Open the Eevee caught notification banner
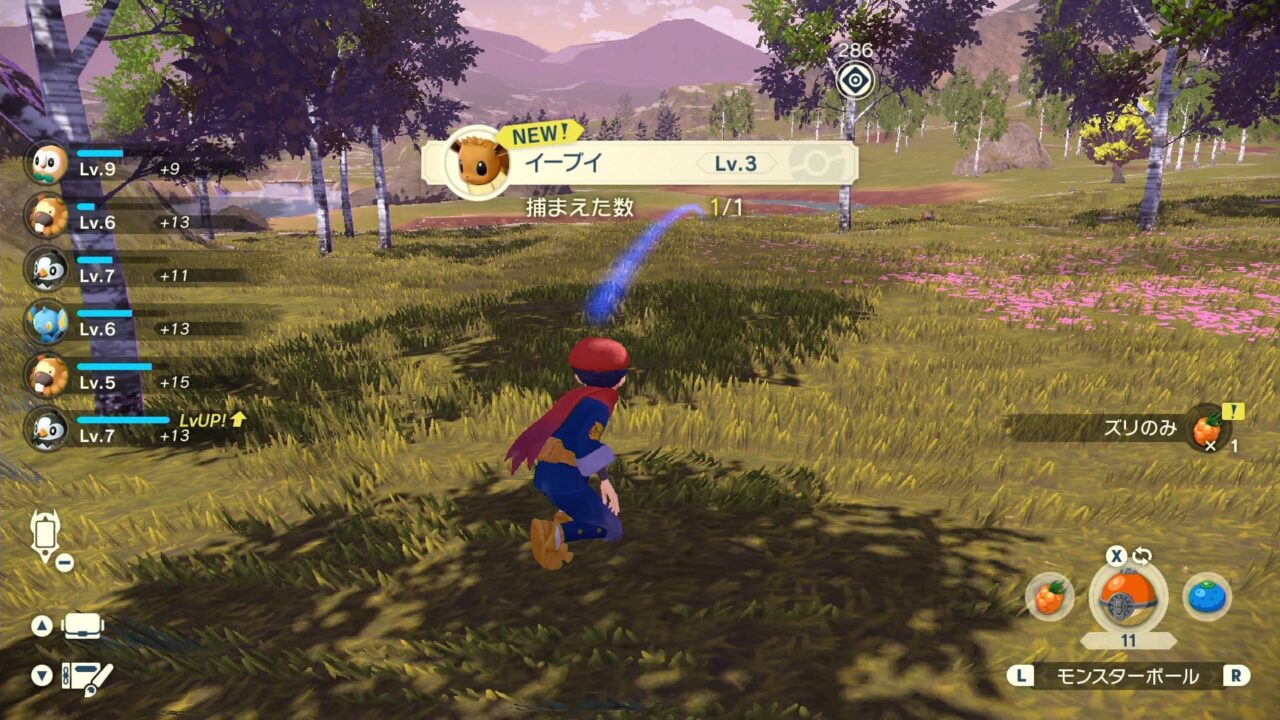 pyautogui.click(x=640, y=163)
